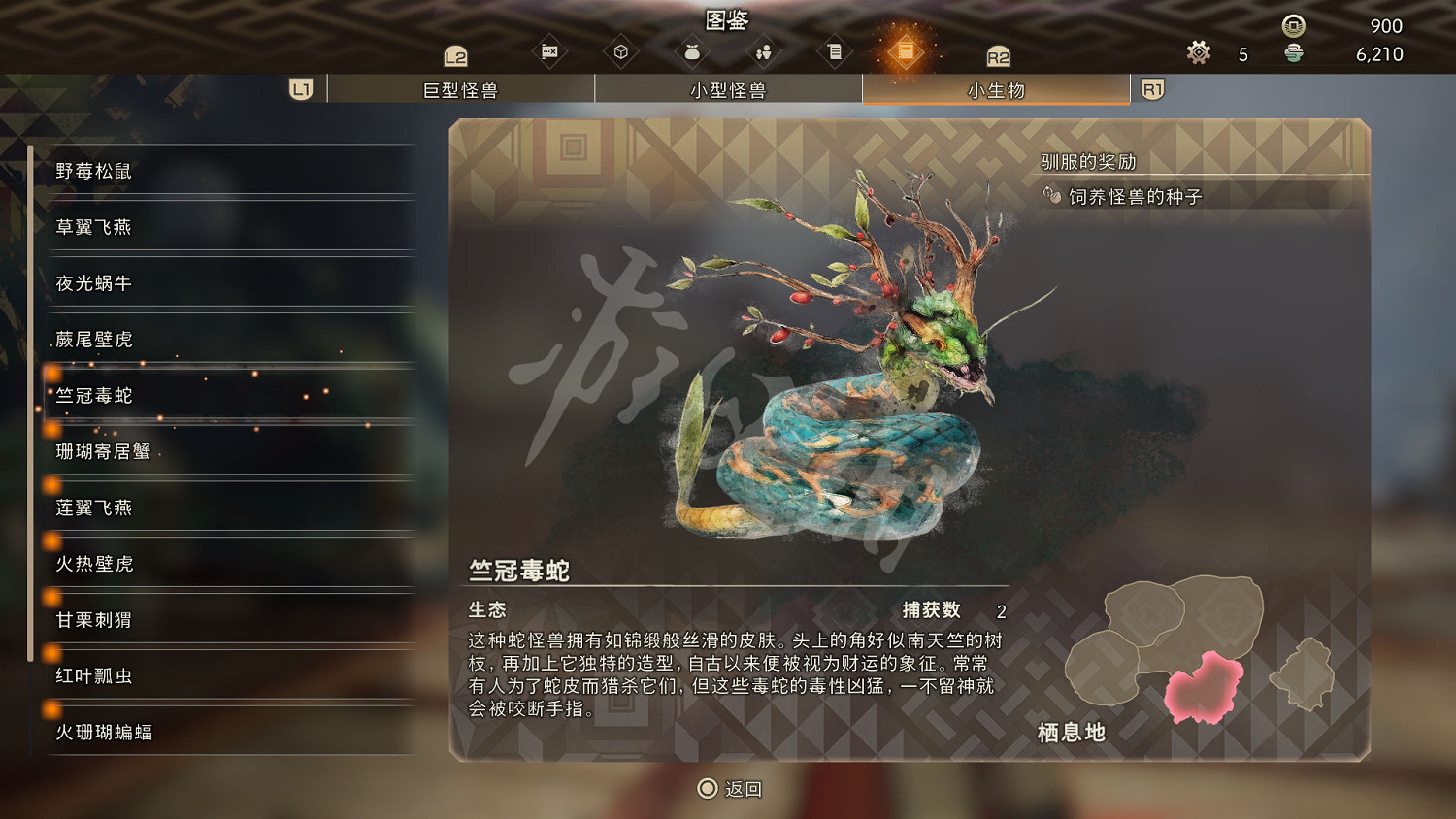Click the gear icon showing count 5

coord(1198,53)
